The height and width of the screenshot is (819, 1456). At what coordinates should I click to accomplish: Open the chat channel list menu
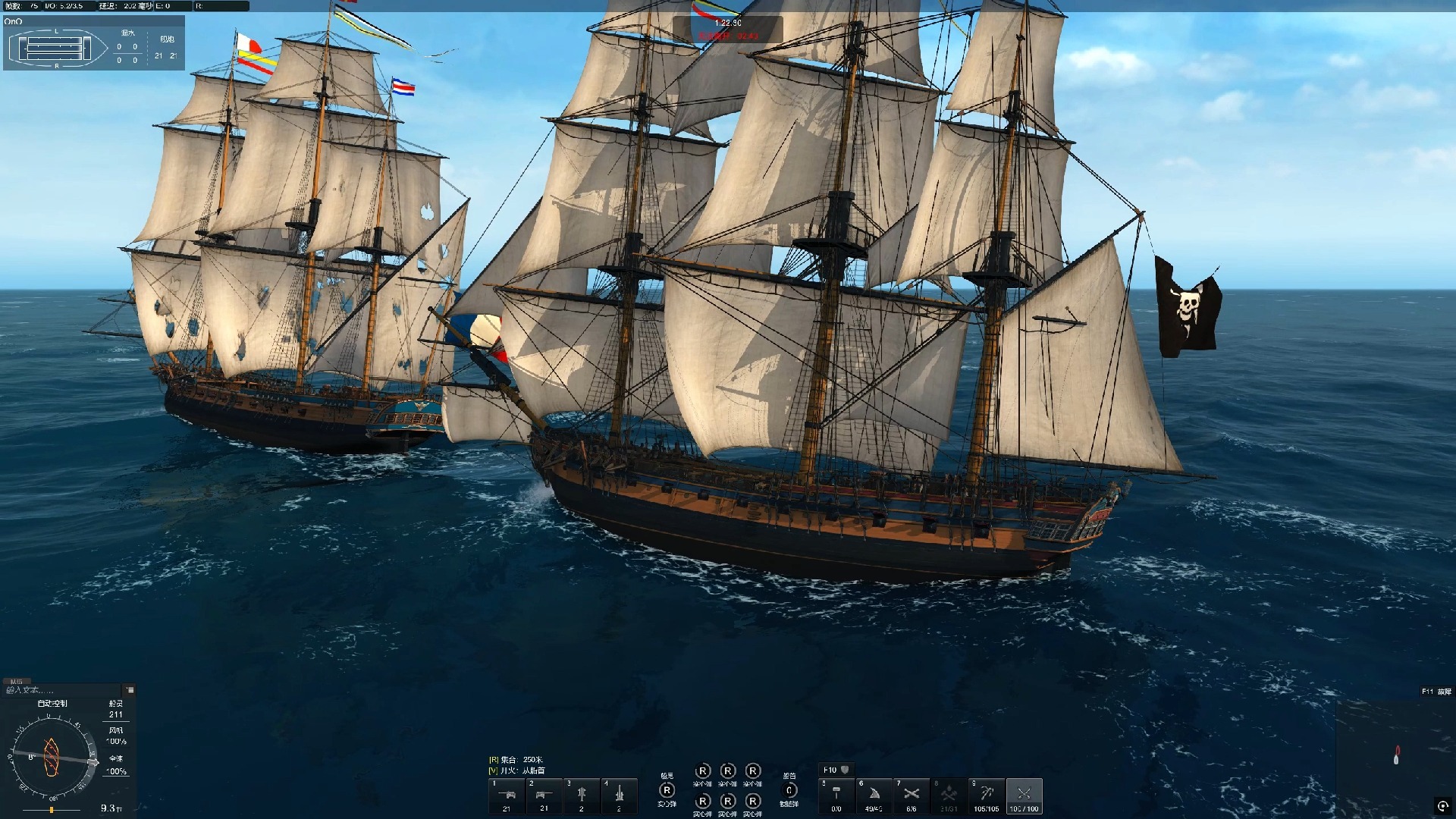(130, 690)
